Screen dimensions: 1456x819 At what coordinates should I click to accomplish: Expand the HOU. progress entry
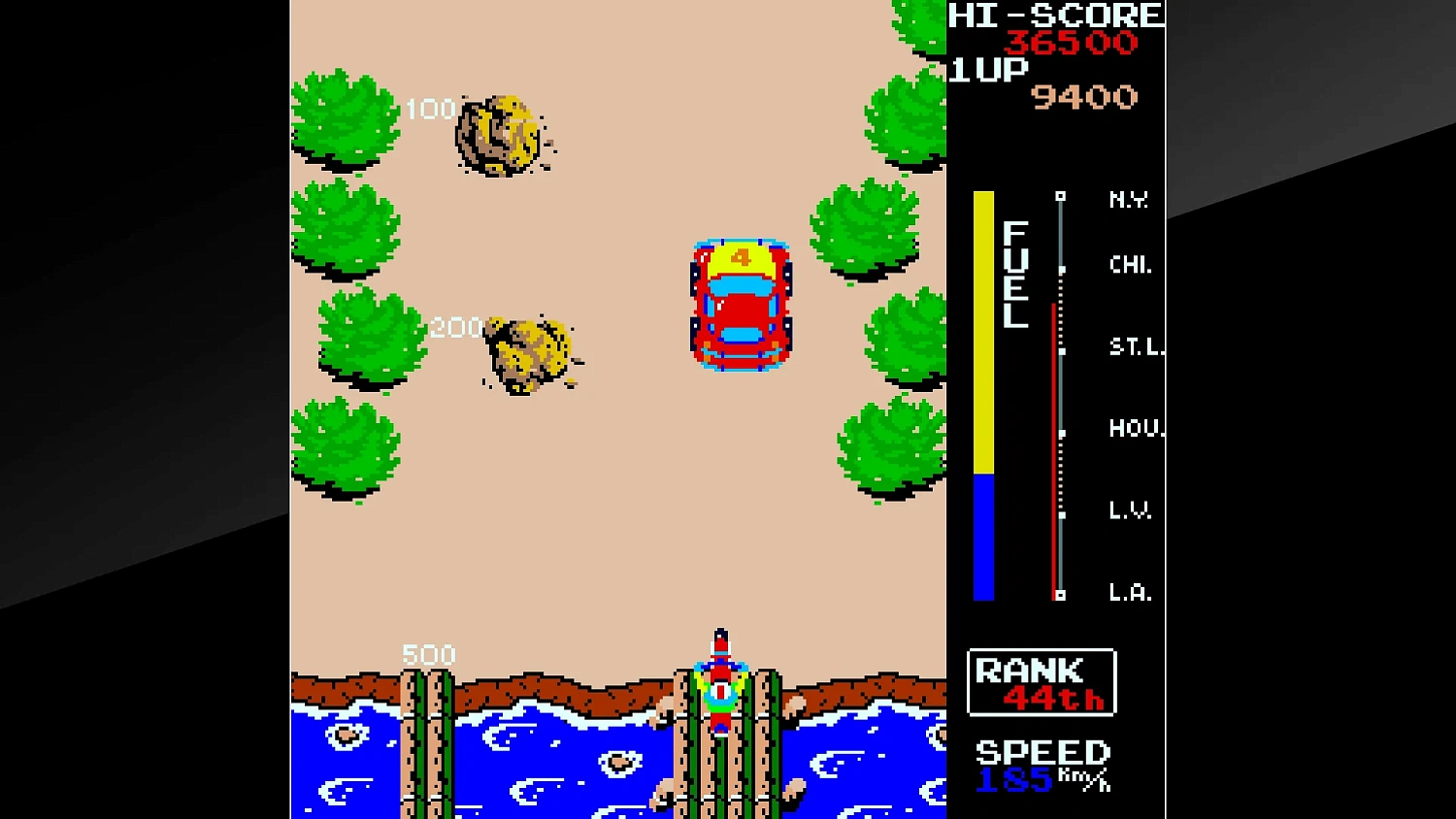[1063, 430]
